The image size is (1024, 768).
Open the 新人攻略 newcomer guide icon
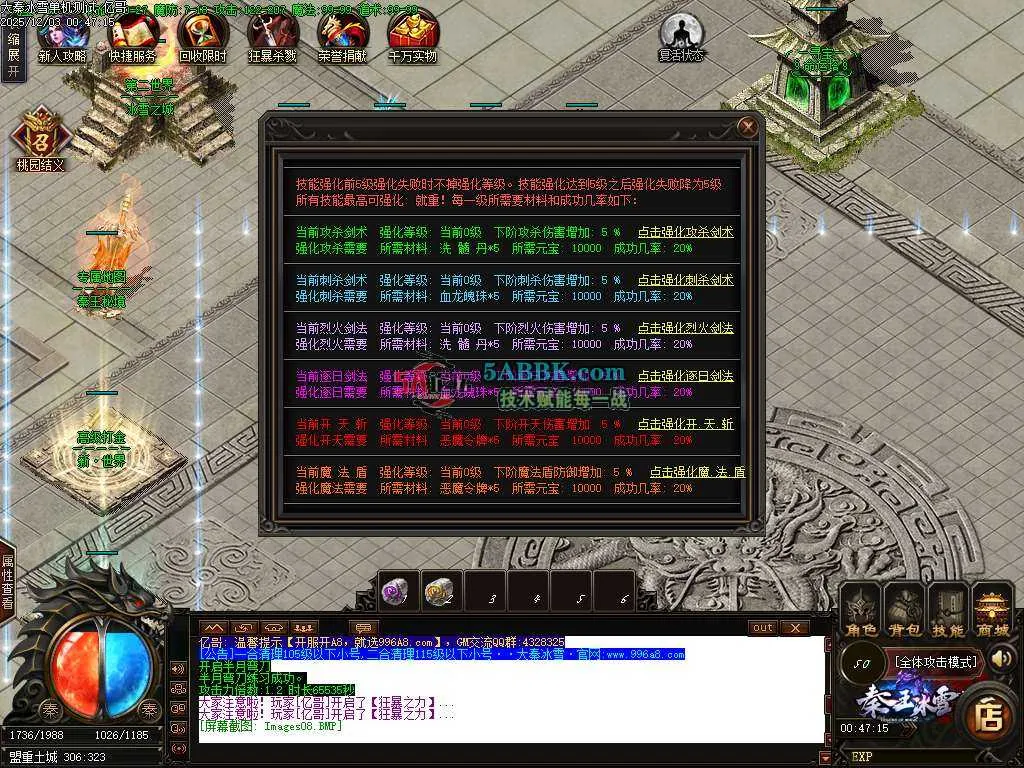tap(61, 35)
